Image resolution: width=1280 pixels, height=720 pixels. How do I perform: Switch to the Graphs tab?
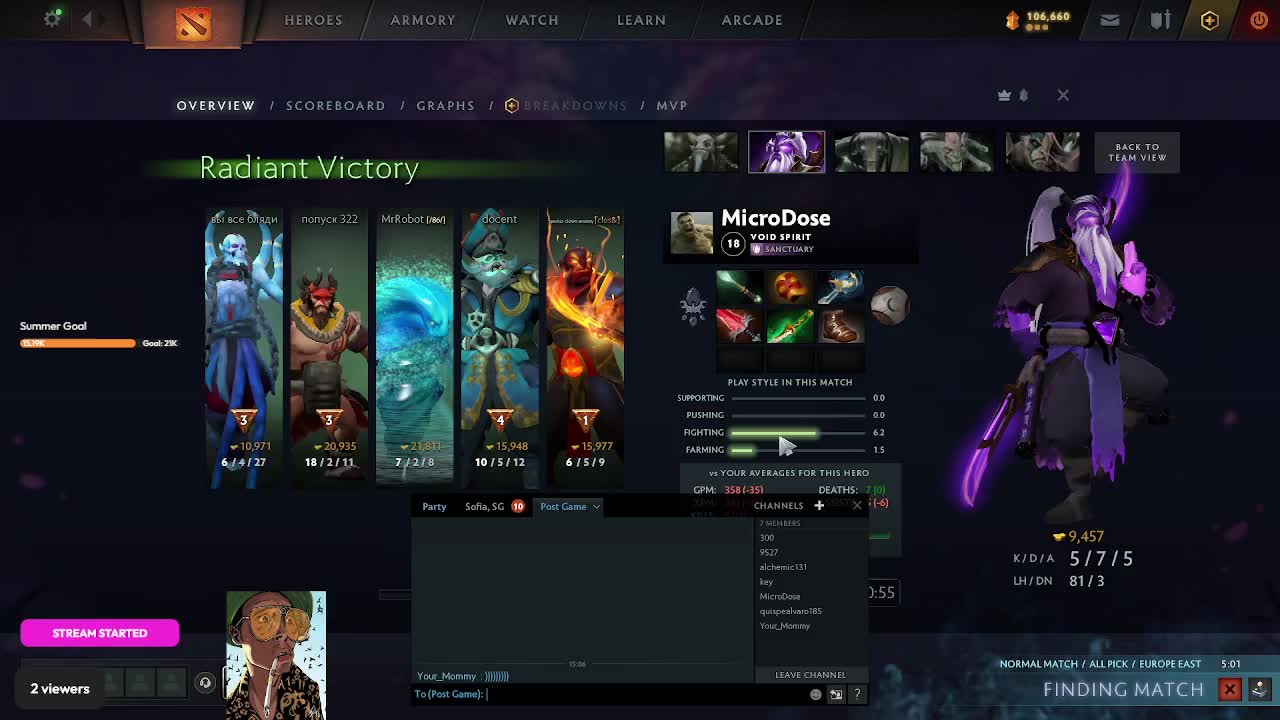point(445,105)
